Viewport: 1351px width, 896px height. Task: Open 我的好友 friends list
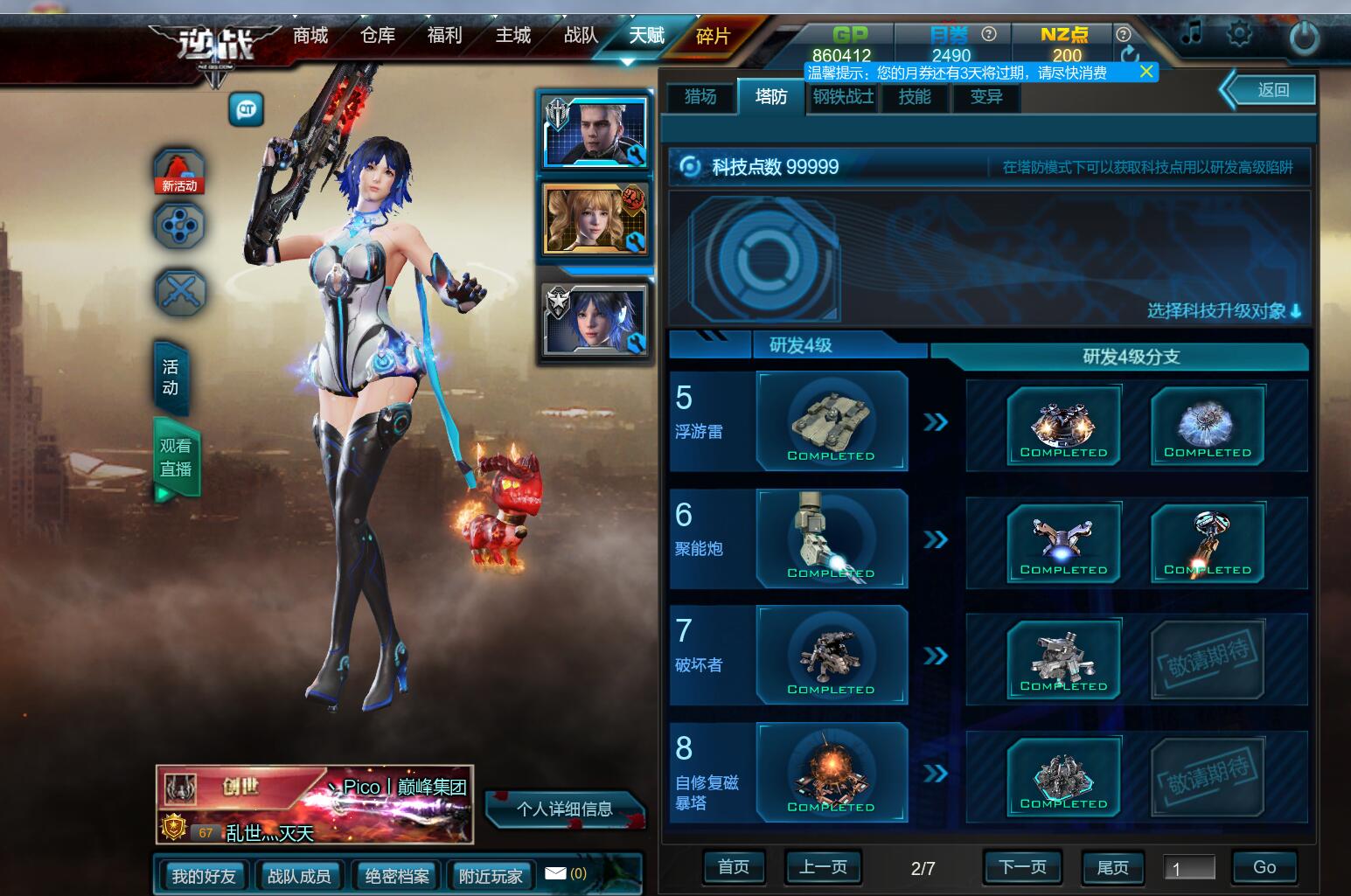pyautogui.click(x=204, y=876)
